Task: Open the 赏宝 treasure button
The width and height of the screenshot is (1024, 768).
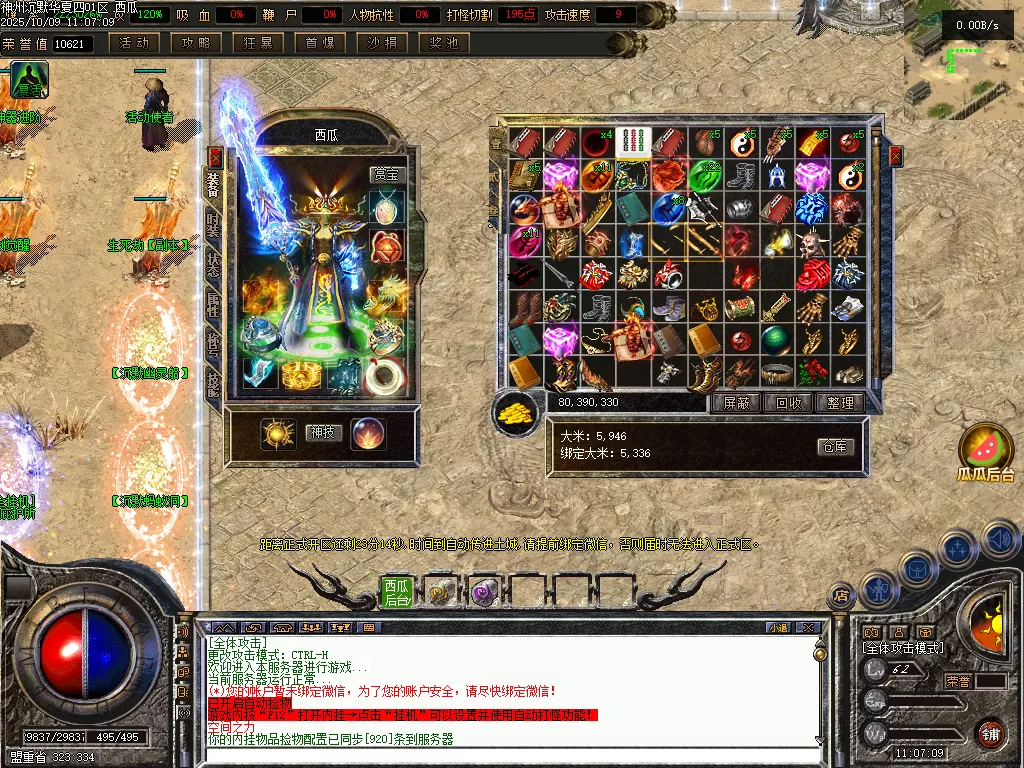Action: [x=385, y=174]
